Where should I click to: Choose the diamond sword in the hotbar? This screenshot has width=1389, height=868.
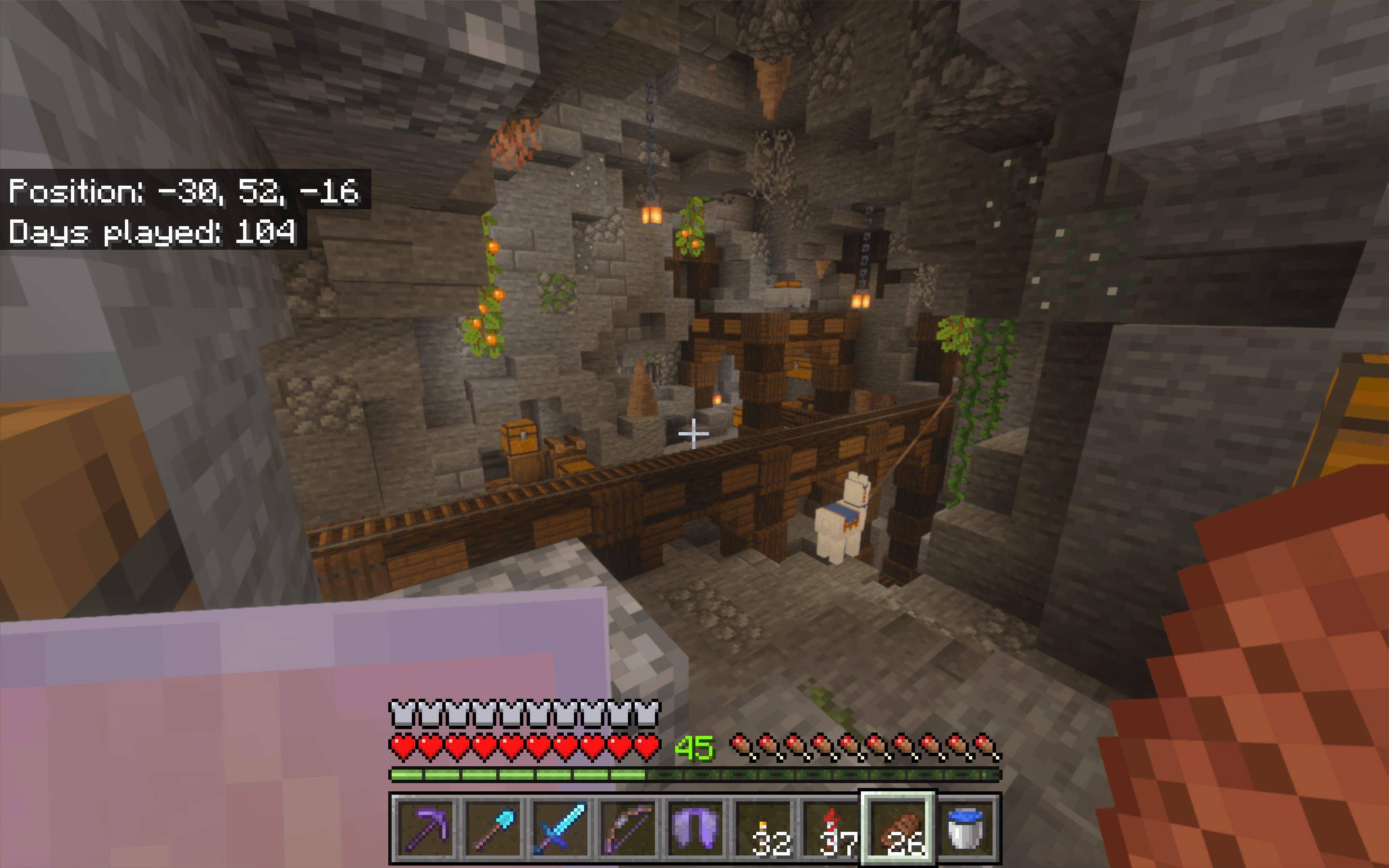(560, 829)
